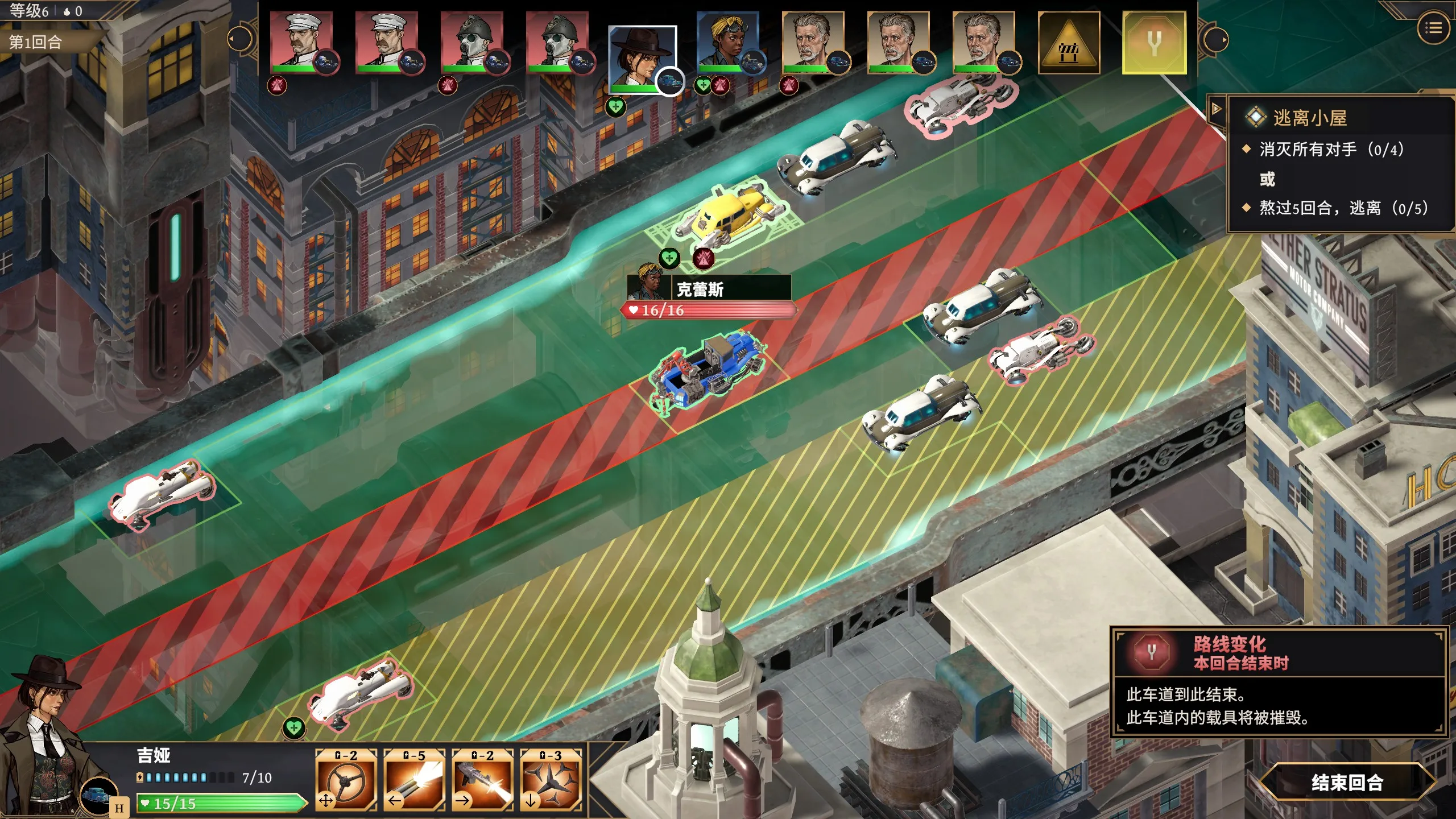The image size is (1456, 819).
Task: Shift the turn order bar right
Action: pyautogui.click(x=1216, y=40)
